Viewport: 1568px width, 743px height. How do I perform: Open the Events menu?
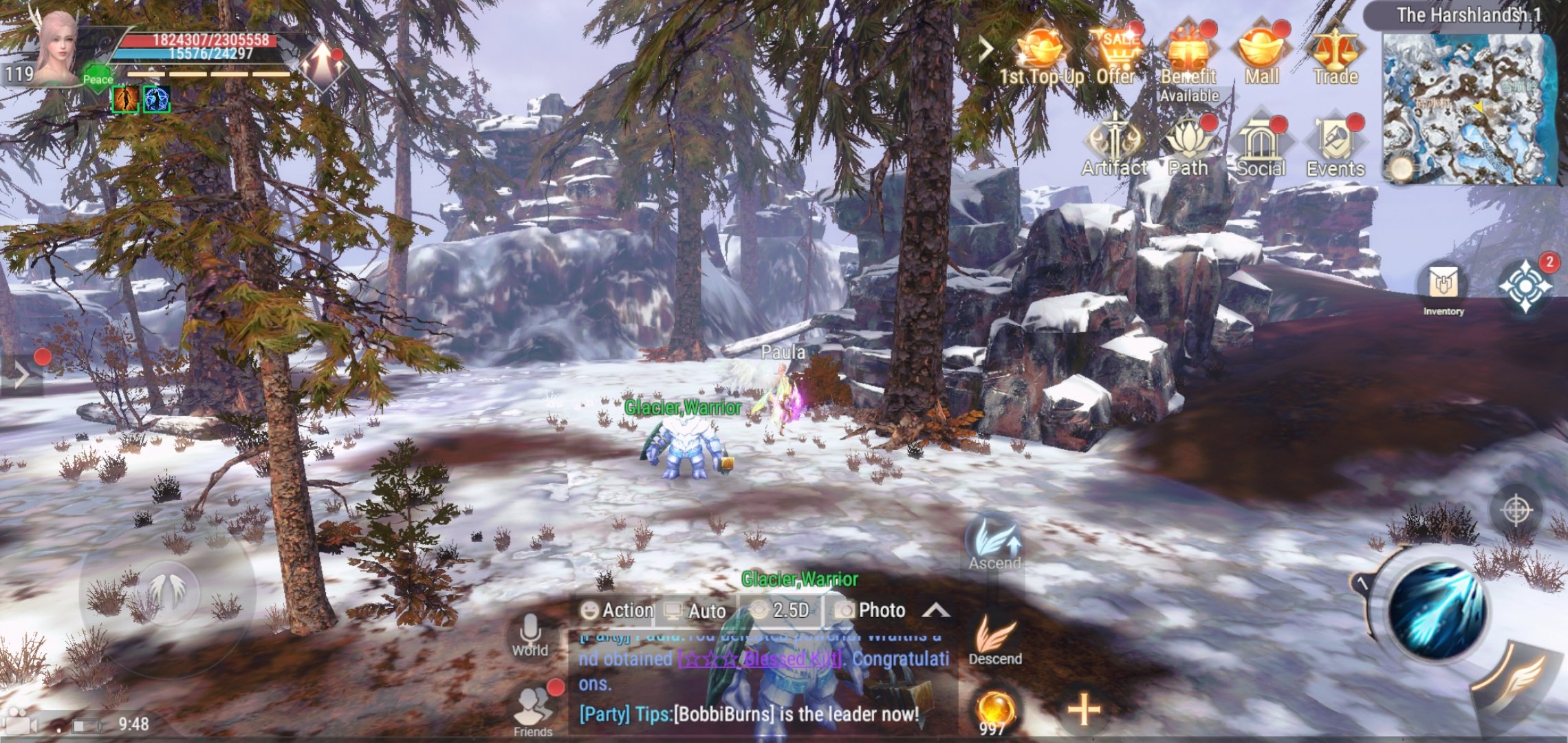[1335, 146]
